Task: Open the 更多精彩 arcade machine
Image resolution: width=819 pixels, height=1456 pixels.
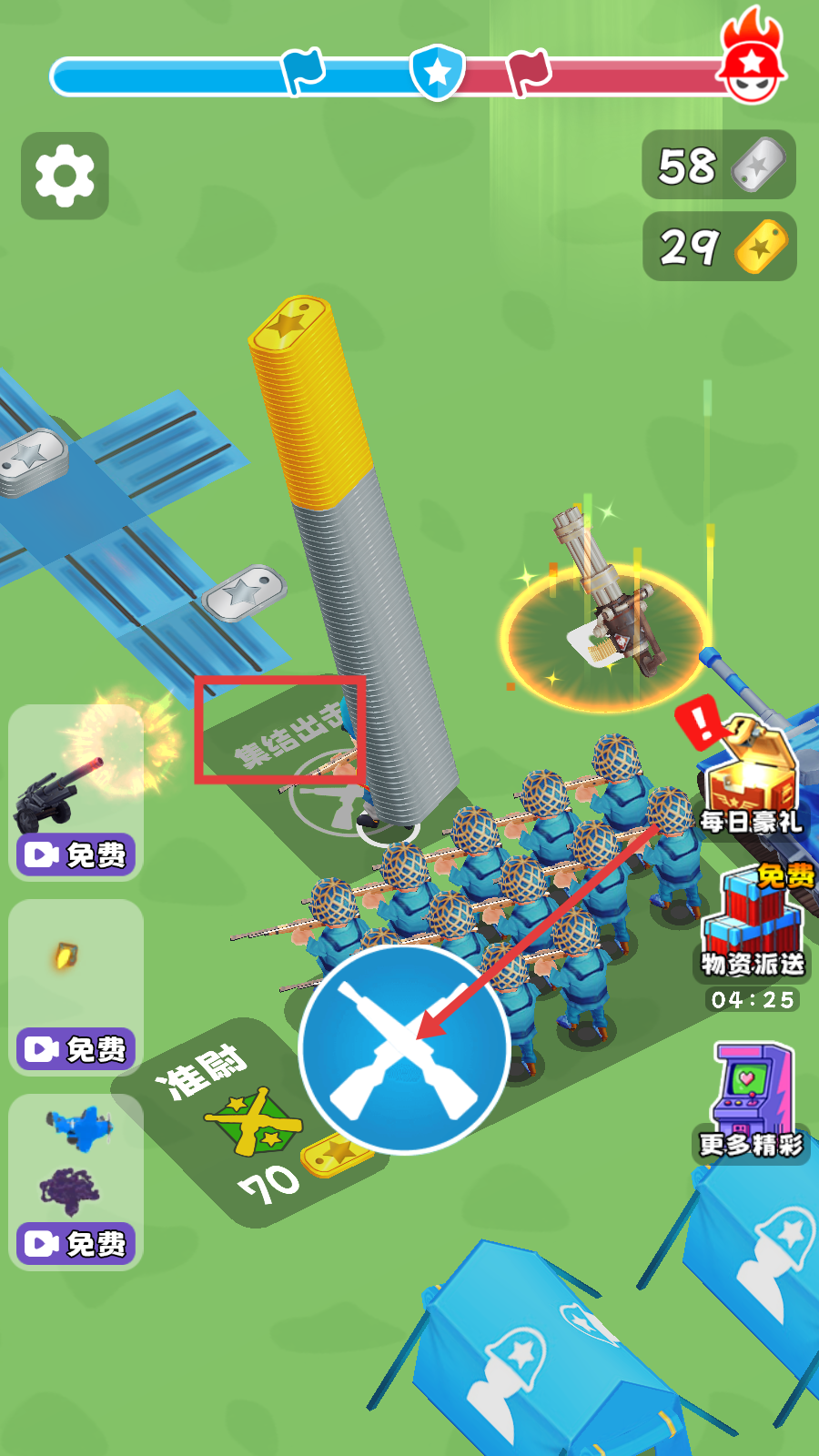Action: (x=752, y=1101)
